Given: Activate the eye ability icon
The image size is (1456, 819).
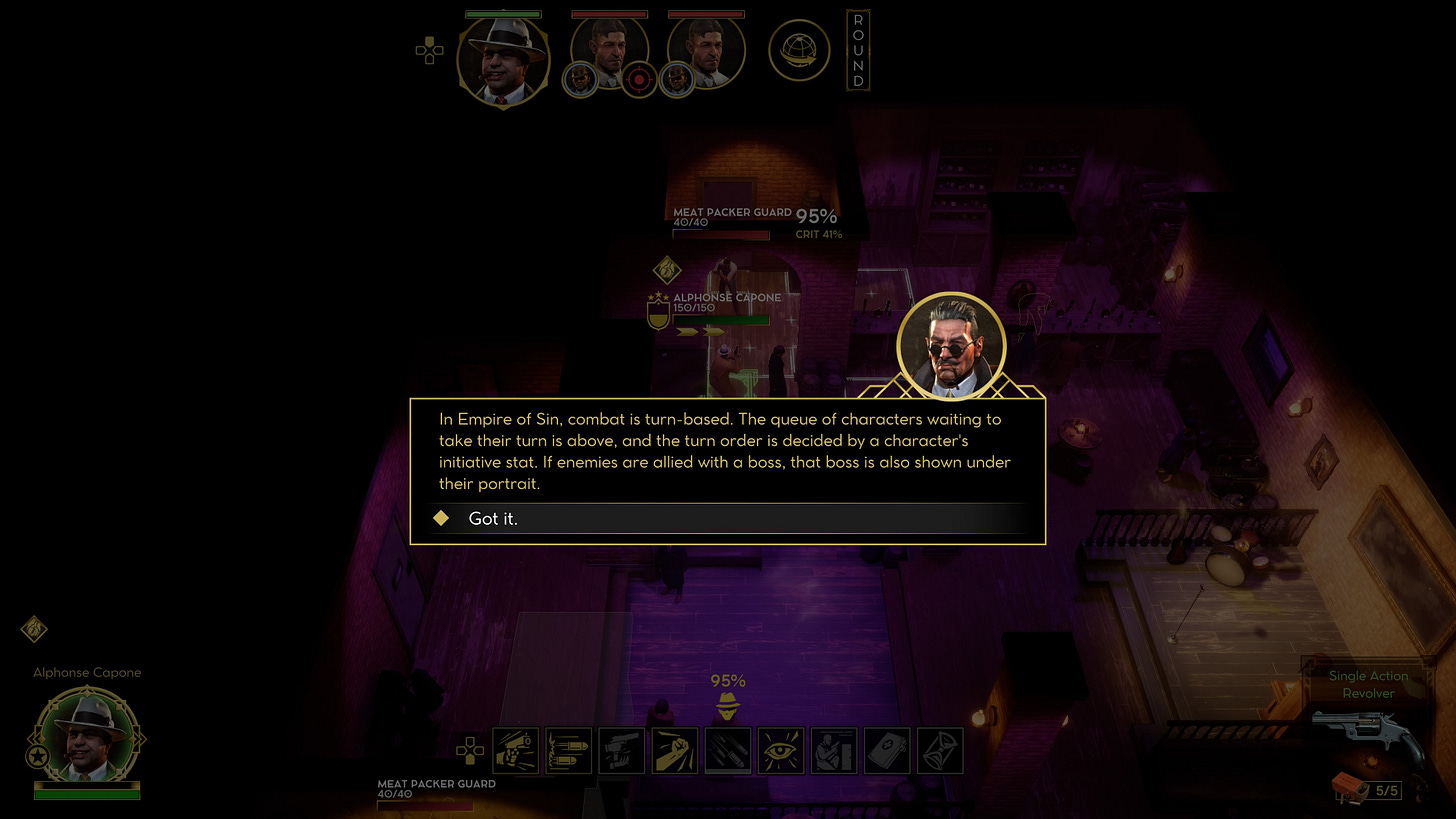Looking at the screenshot, I should pos(781,751).
